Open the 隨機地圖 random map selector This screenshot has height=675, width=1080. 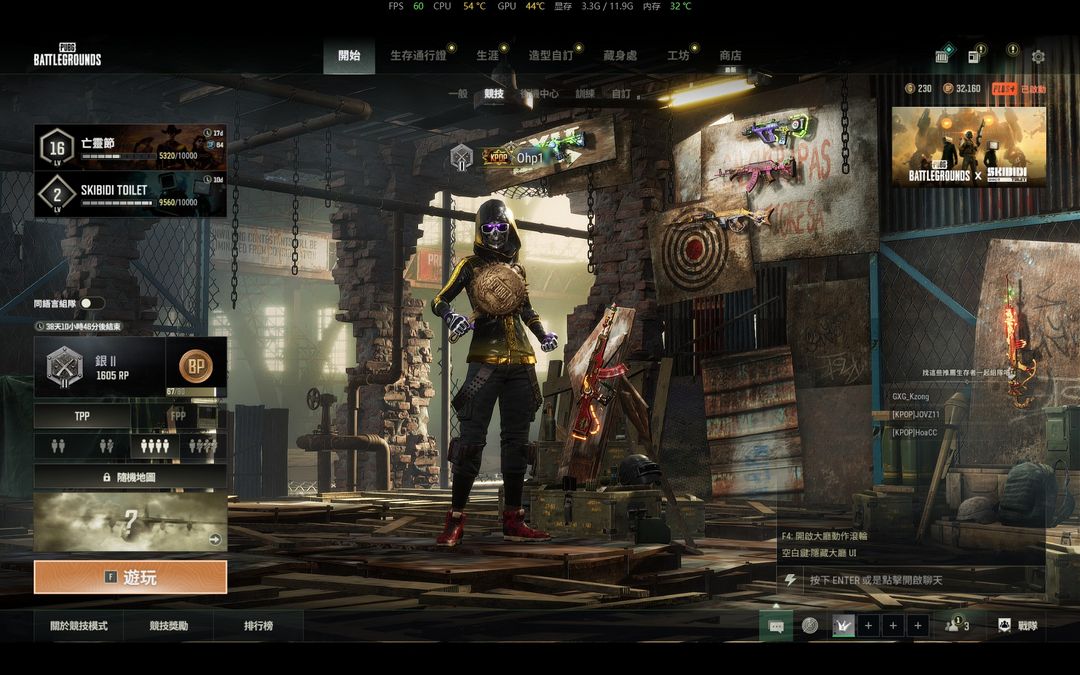point(130,477)
